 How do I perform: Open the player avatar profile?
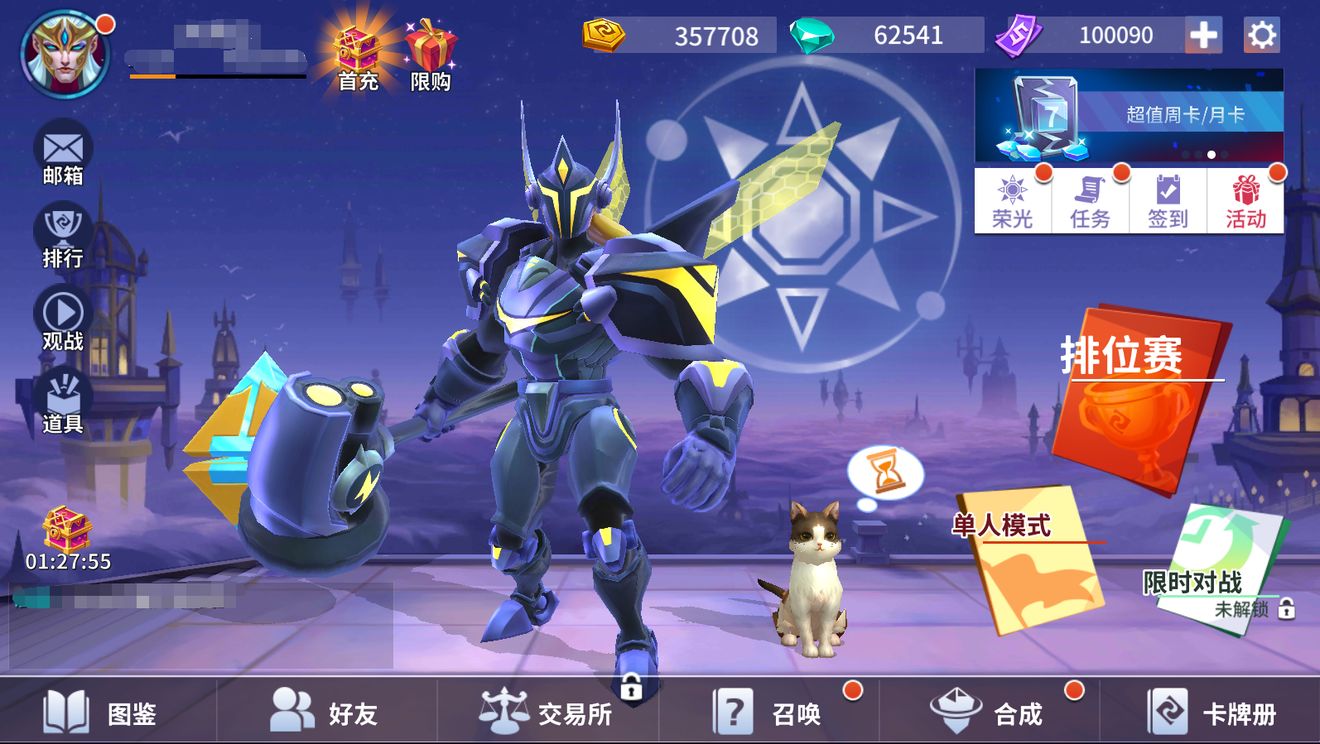pos(65,54)
